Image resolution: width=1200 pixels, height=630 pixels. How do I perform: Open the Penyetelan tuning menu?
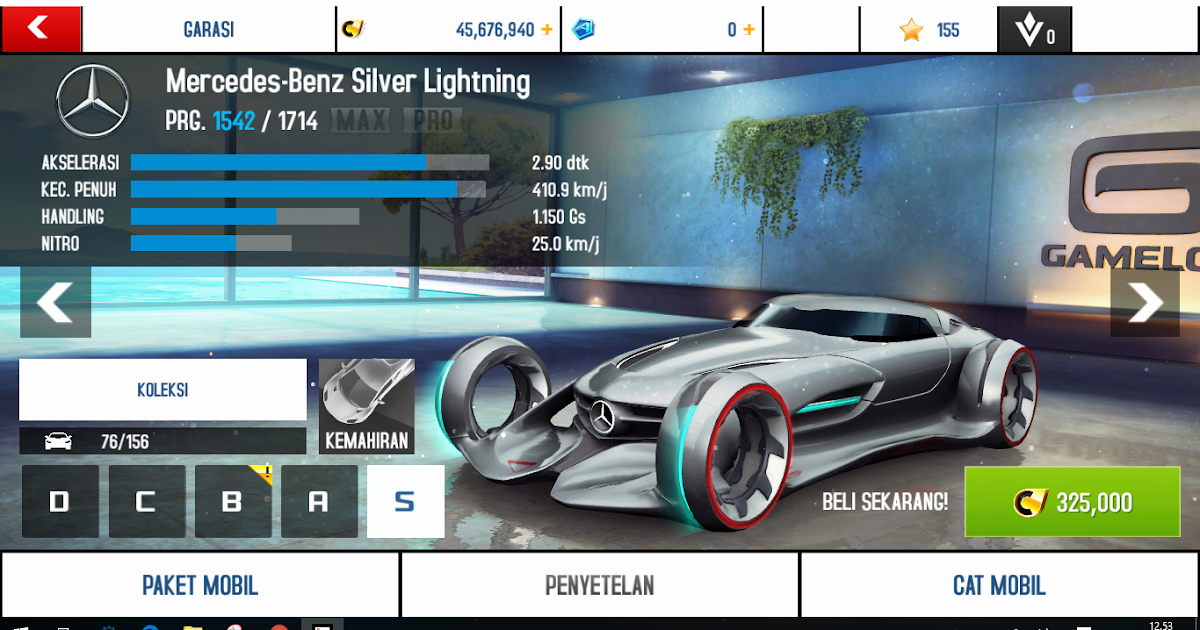600,585
